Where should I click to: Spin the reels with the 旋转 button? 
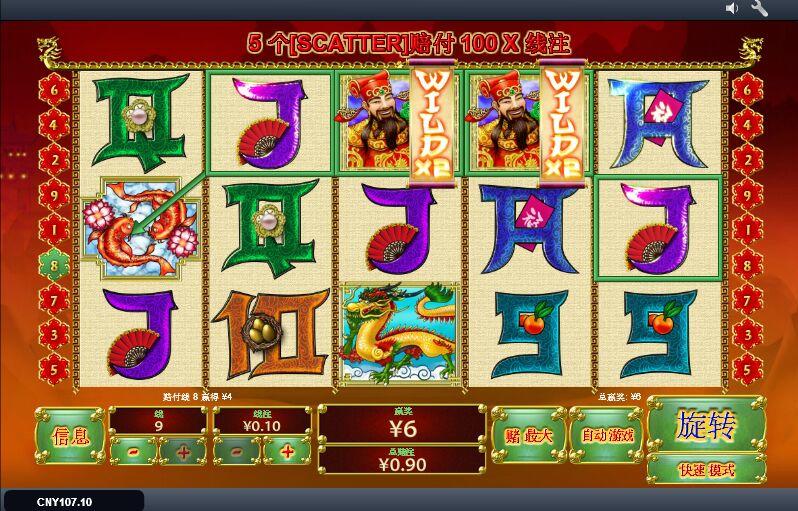point(706,425)
